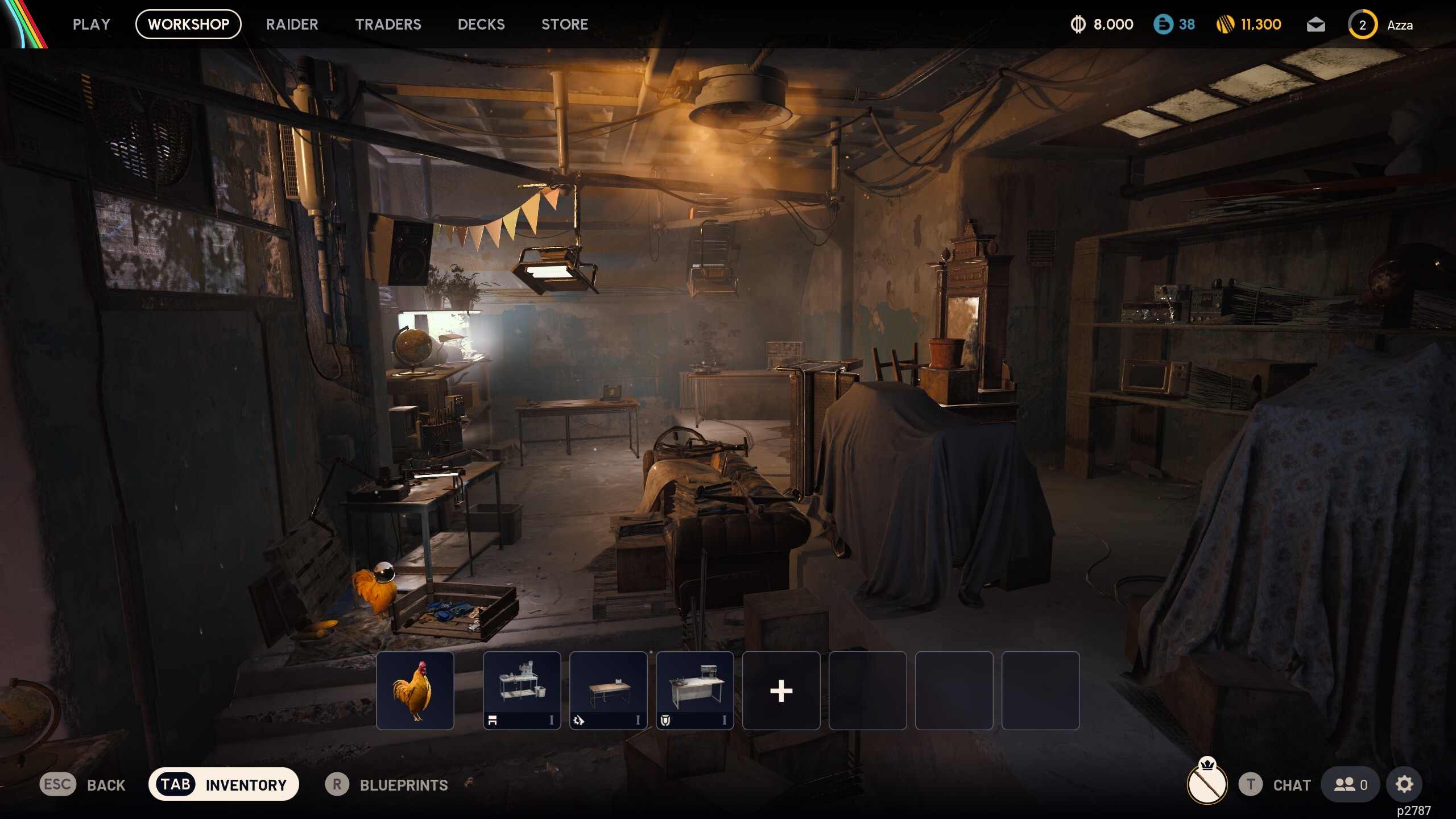Image resolution: width=1456 pixels, height=819 pixels.
Task: Open the armor station with shield icon
Action: coord(694,690)
